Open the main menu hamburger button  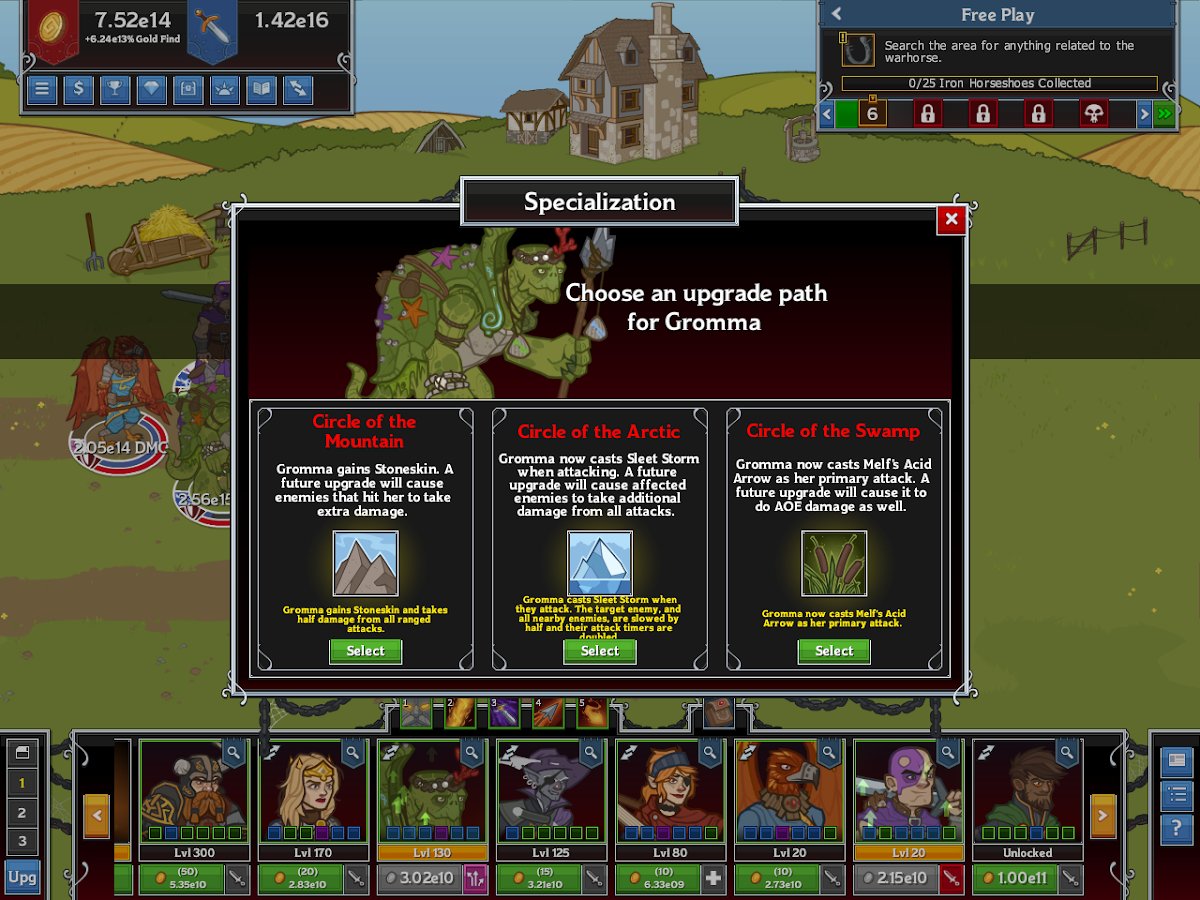click(42, 89)
